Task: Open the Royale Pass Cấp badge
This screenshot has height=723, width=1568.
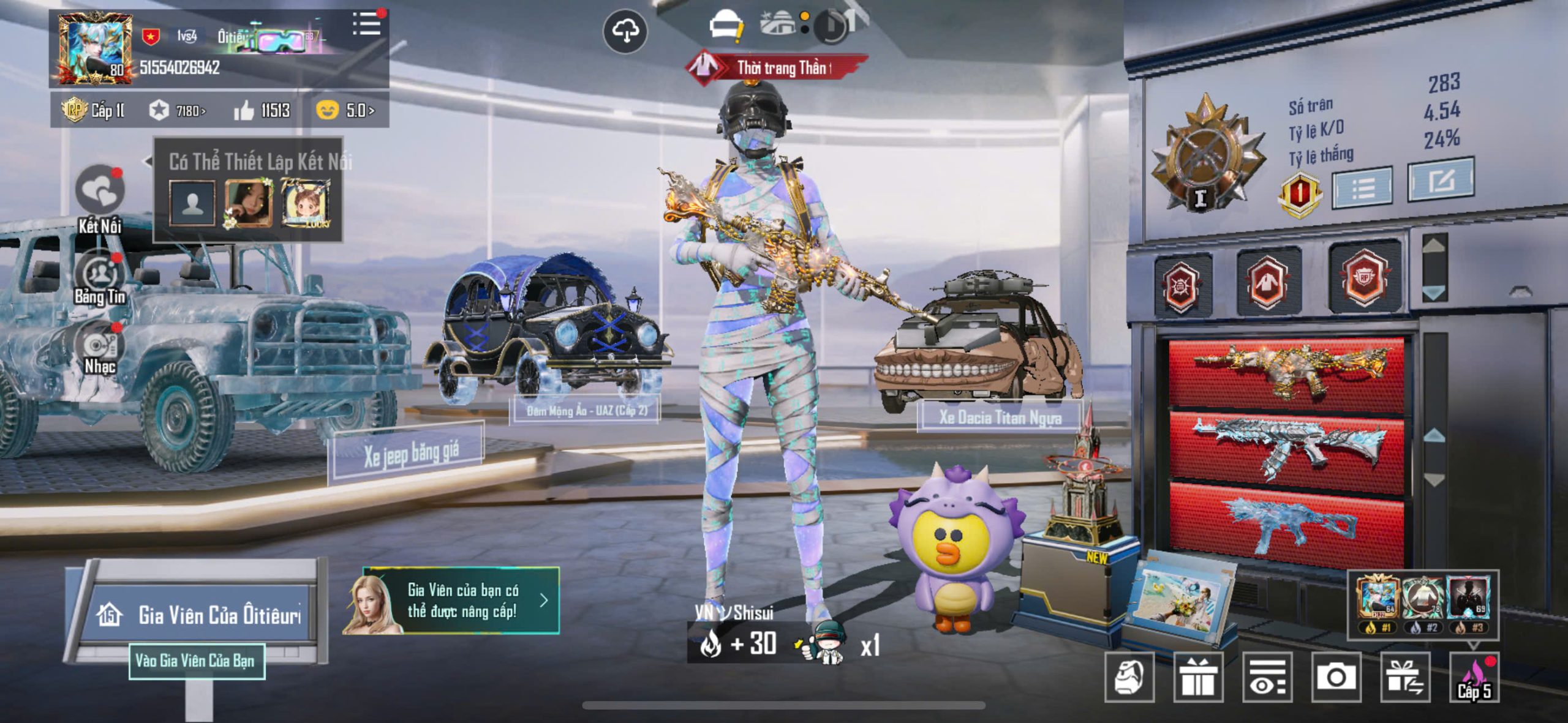Action: (93, 111)
